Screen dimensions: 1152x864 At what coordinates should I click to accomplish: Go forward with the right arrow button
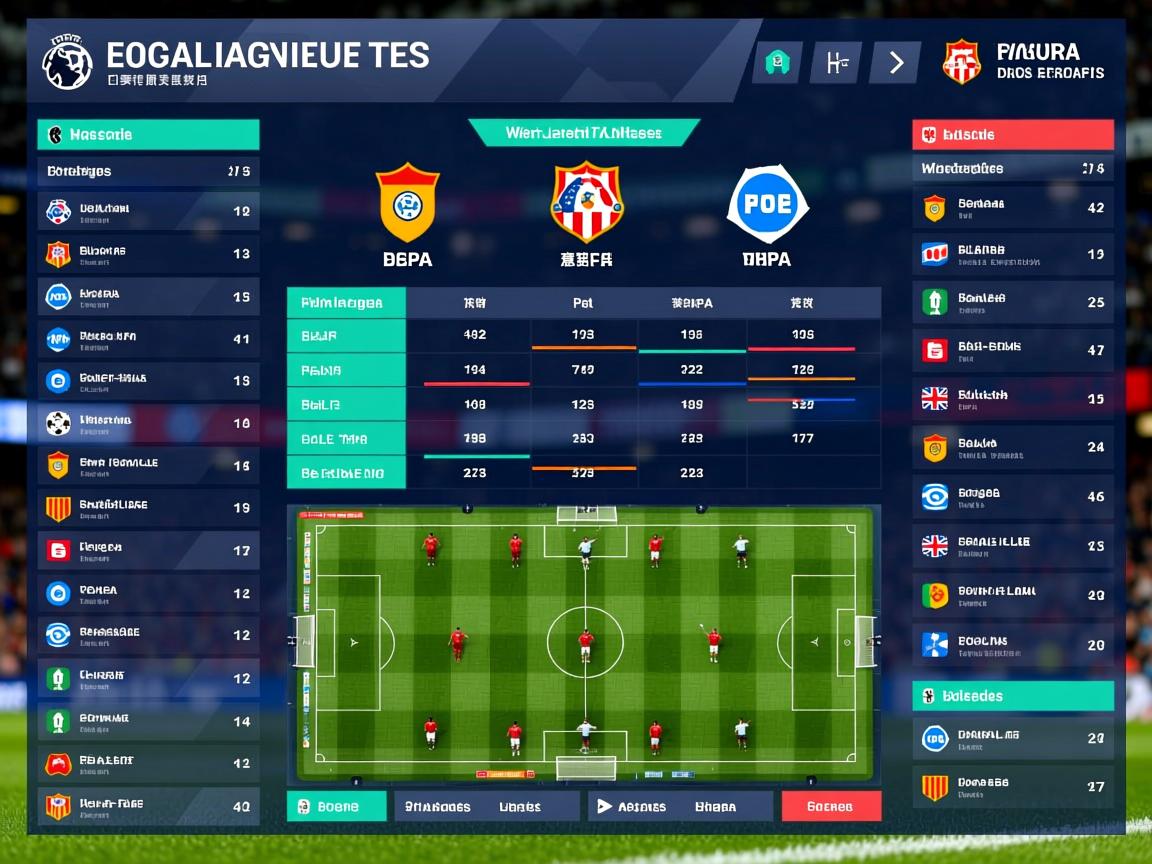(x=895, y=63)
